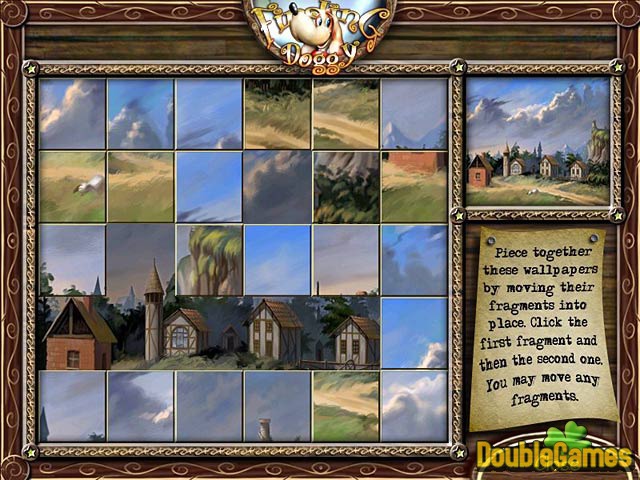
Task: Select the tile showing the white dog
Action: [x=73, y=186]
